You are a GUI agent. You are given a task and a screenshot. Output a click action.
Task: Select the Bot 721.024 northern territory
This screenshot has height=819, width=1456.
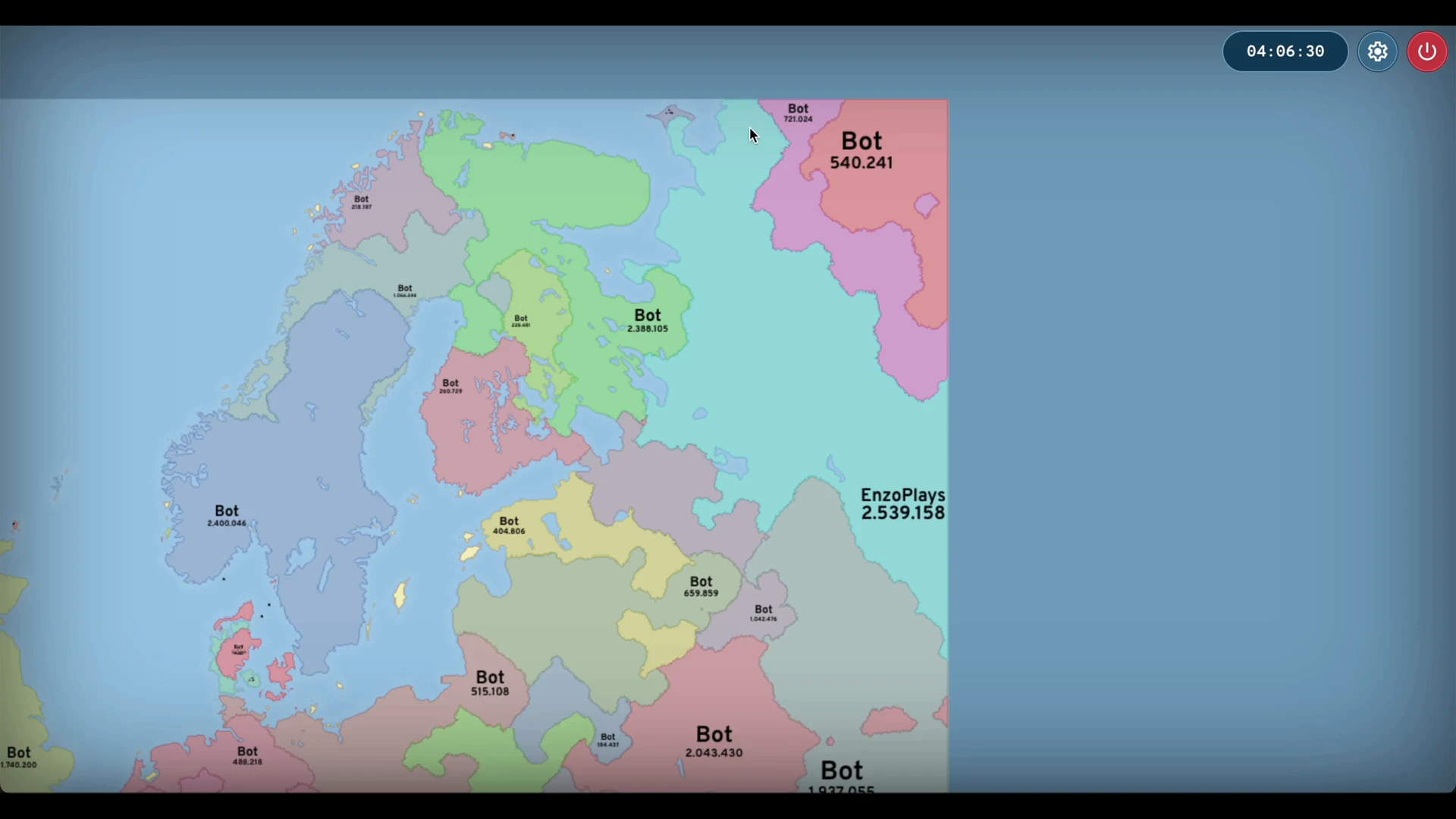pyautogui.click(x=798, y=113)
